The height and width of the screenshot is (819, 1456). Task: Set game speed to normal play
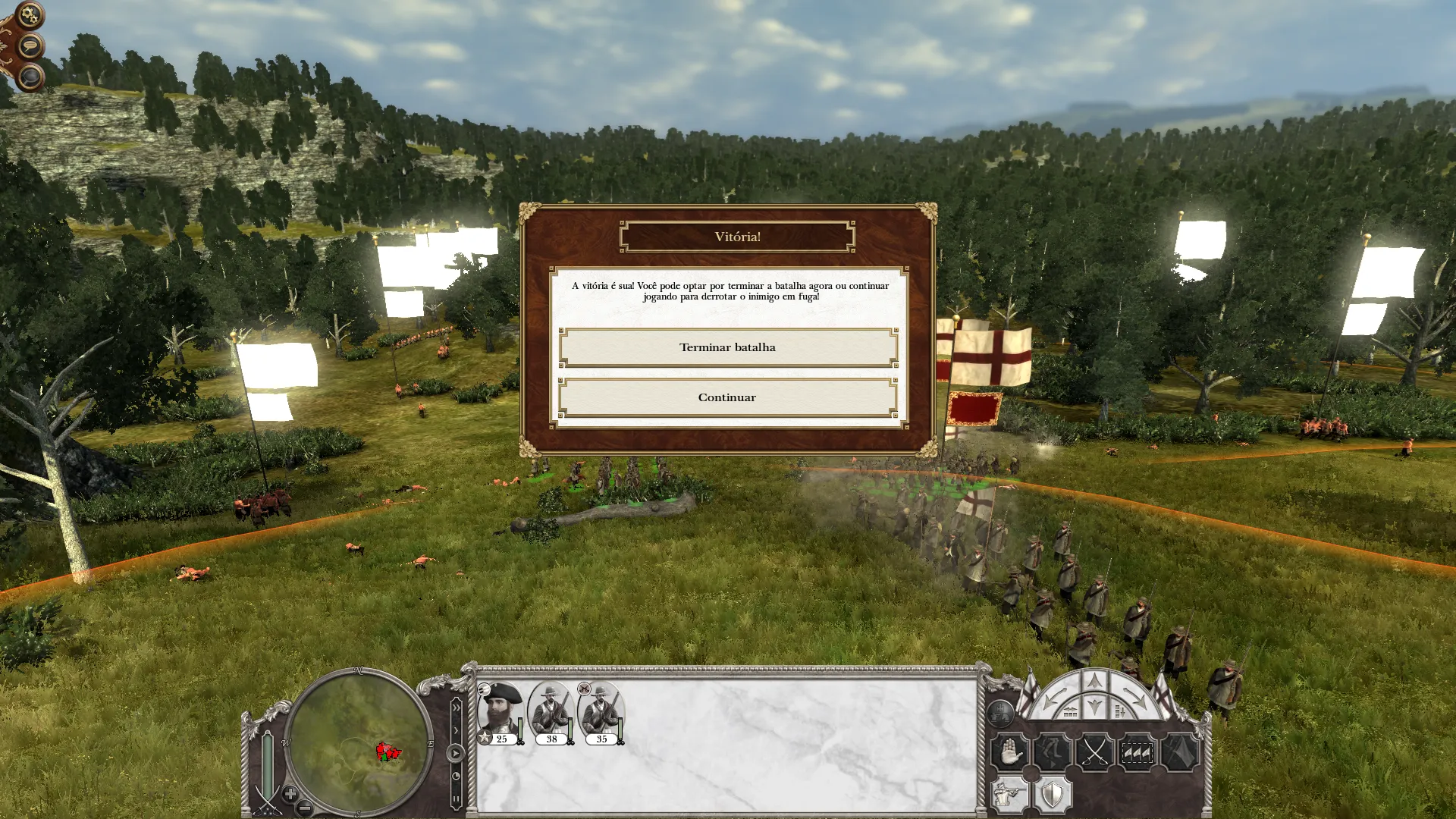click(x=456, y=753)
